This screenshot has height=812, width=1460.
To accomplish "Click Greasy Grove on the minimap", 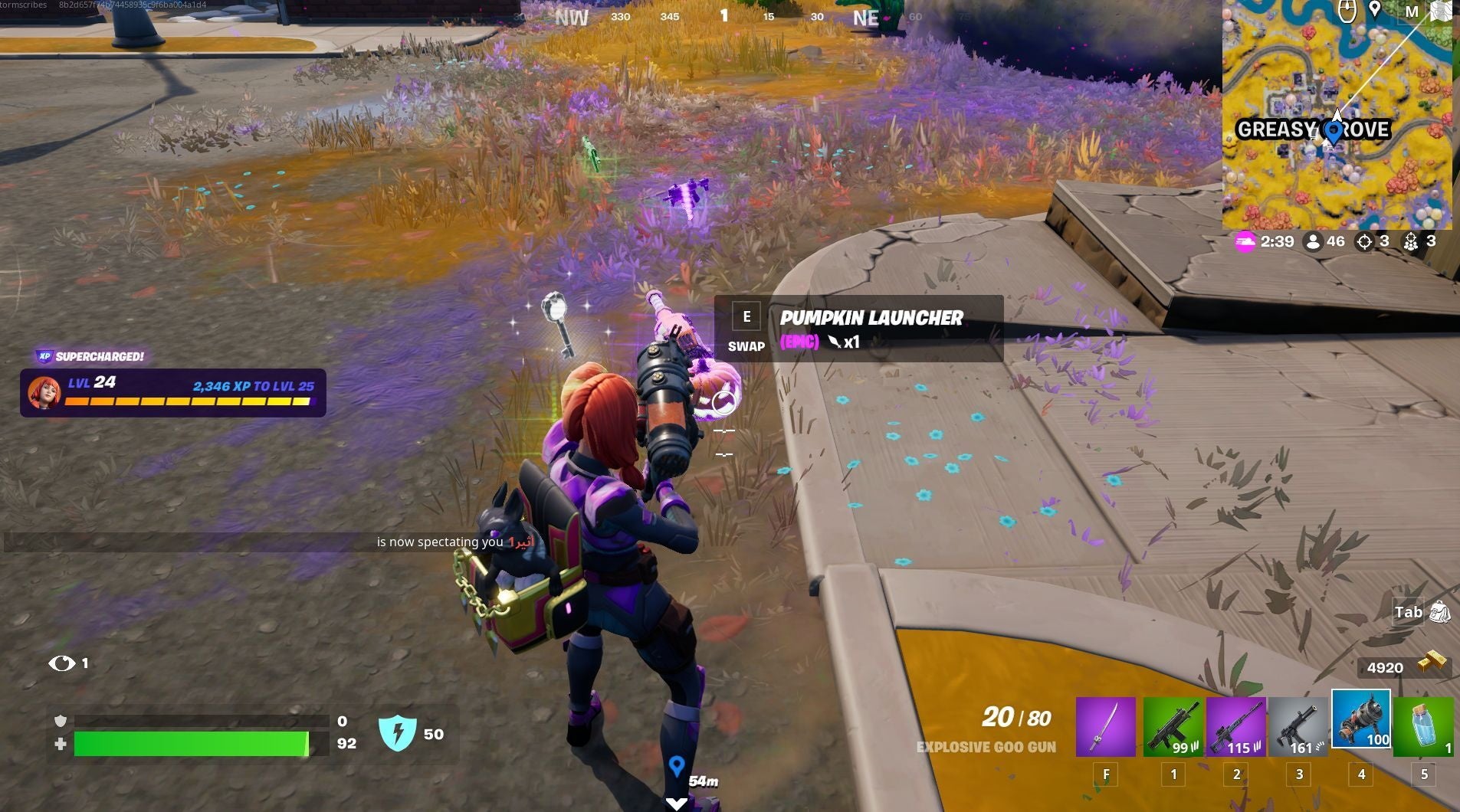I will [1314, 129].
